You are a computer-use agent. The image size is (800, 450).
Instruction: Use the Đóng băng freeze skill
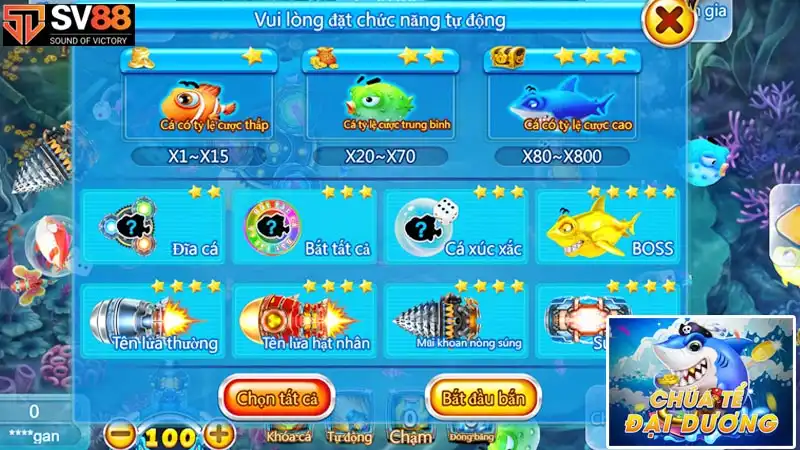click(x=469, y=434)
